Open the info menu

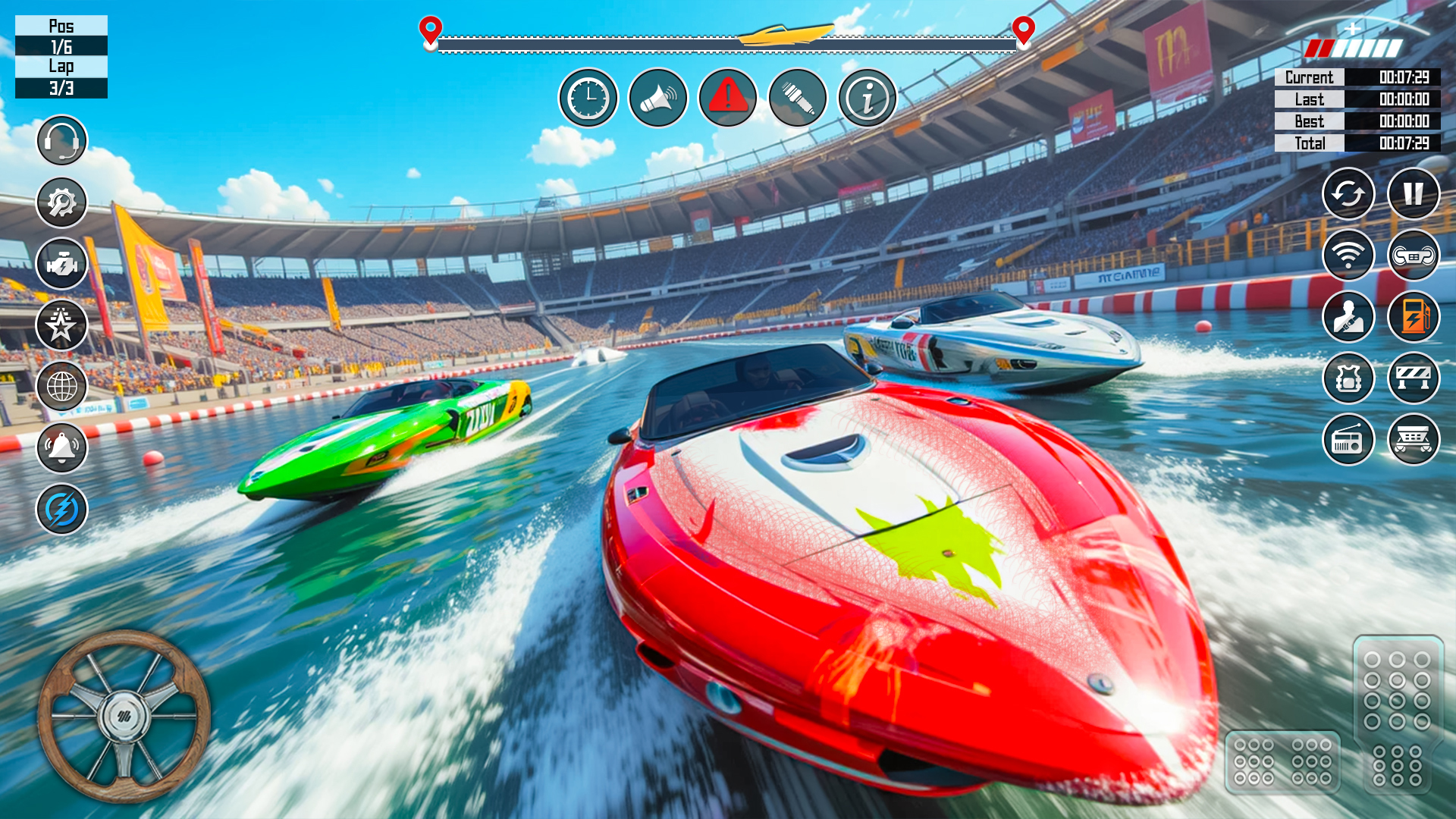(x=868, y=97)
